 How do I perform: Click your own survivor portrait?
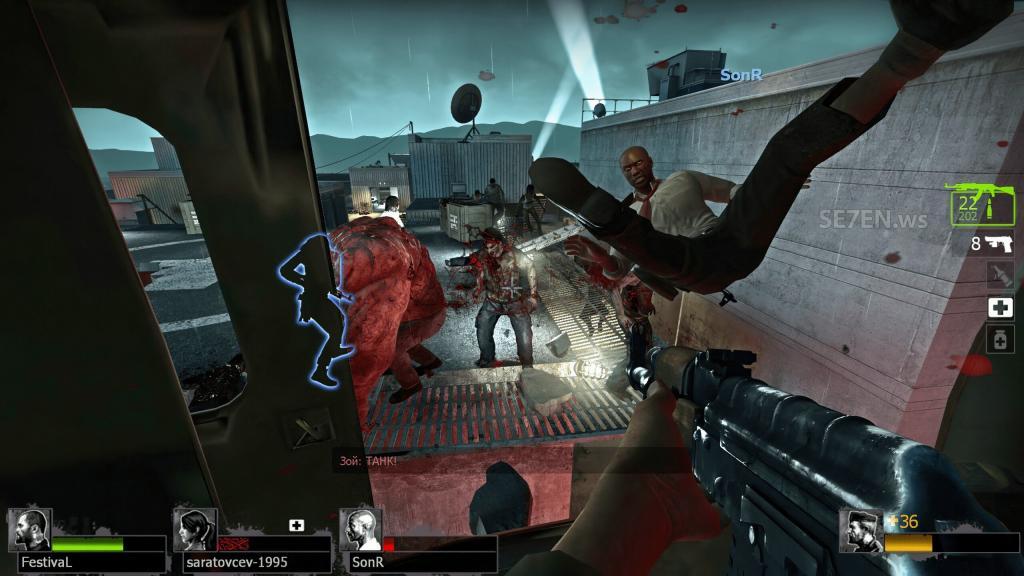tap(861, 532)
